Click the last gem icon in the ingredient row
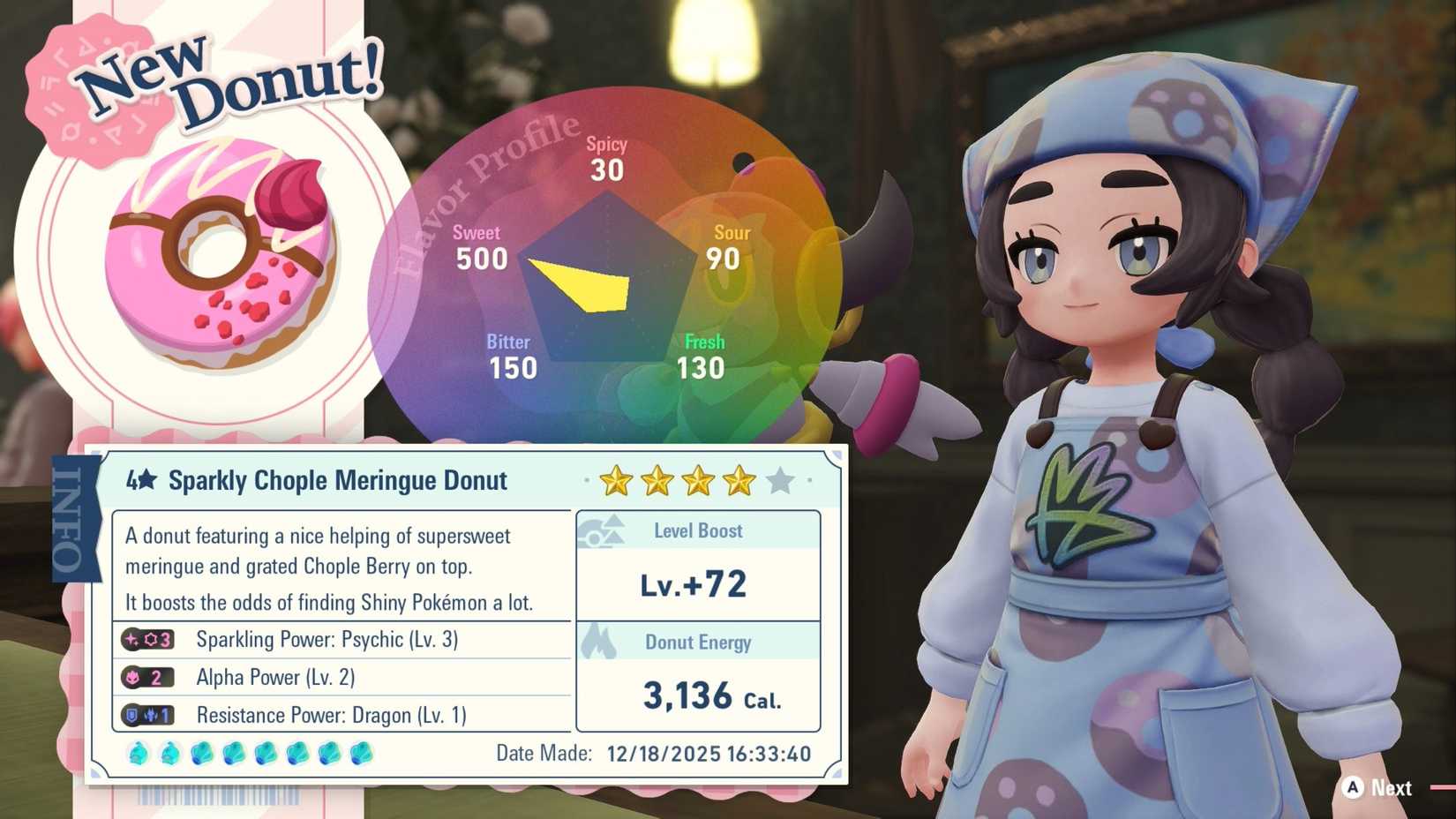Screen dimensions: 1456x819 pyautogui.click(x=359, y=755)
